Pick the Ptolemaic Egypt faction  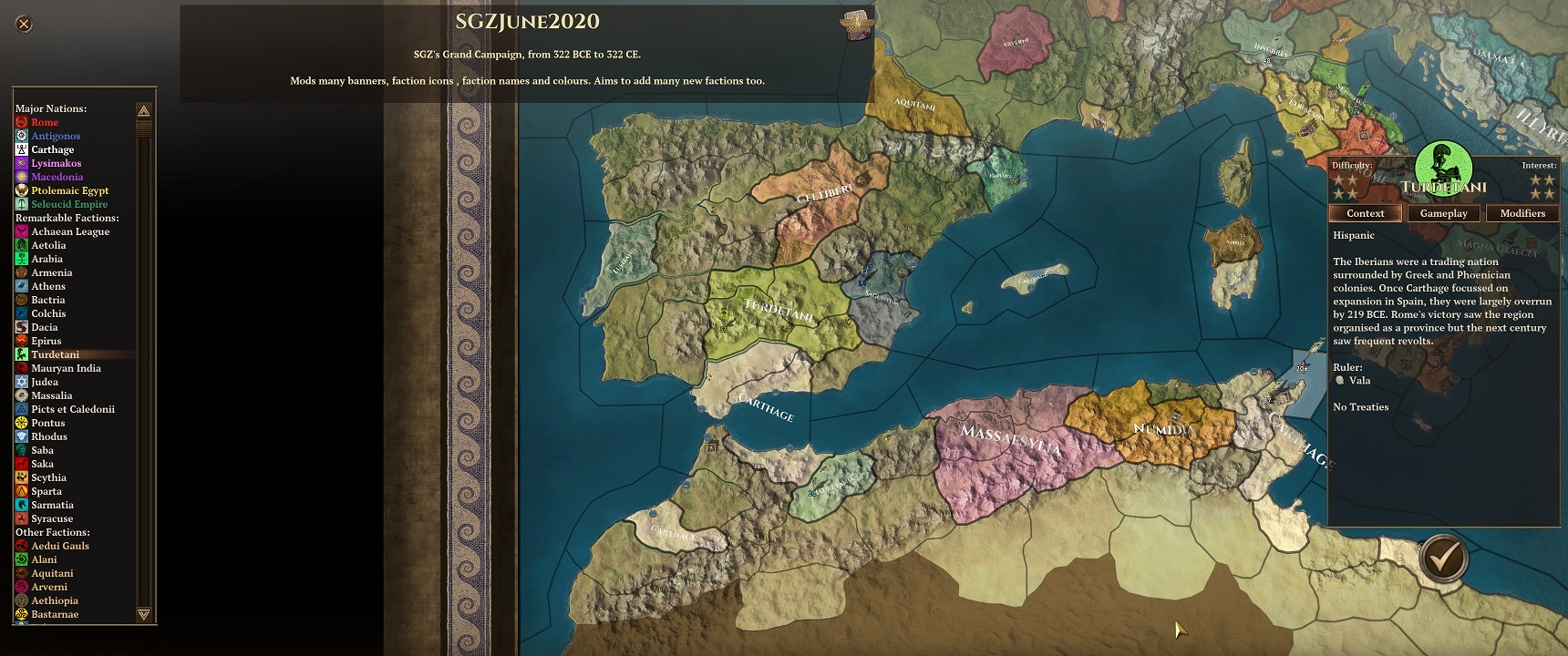pos(69,190)
